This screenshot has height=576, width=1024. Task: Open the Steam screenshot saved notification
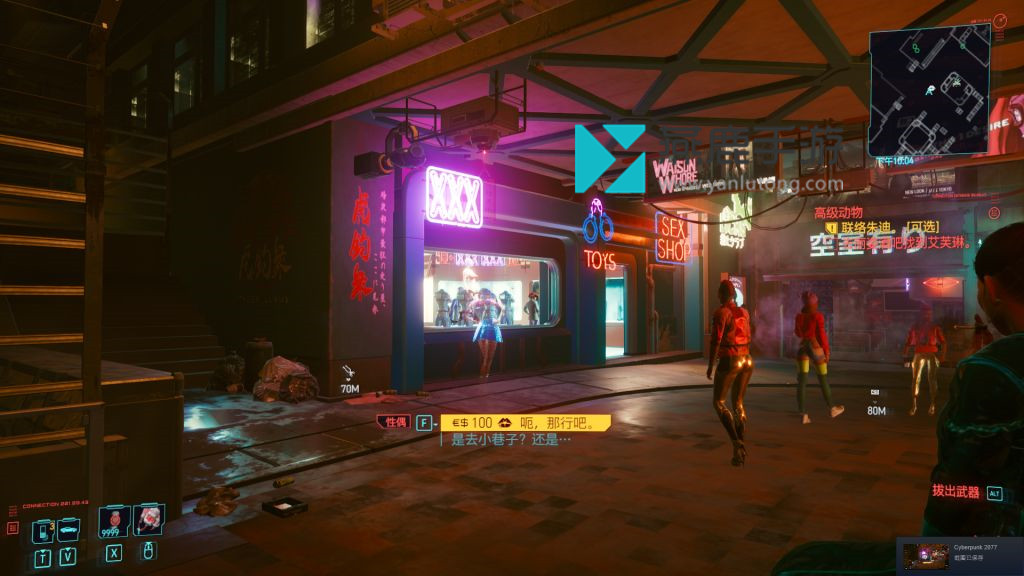959,555
